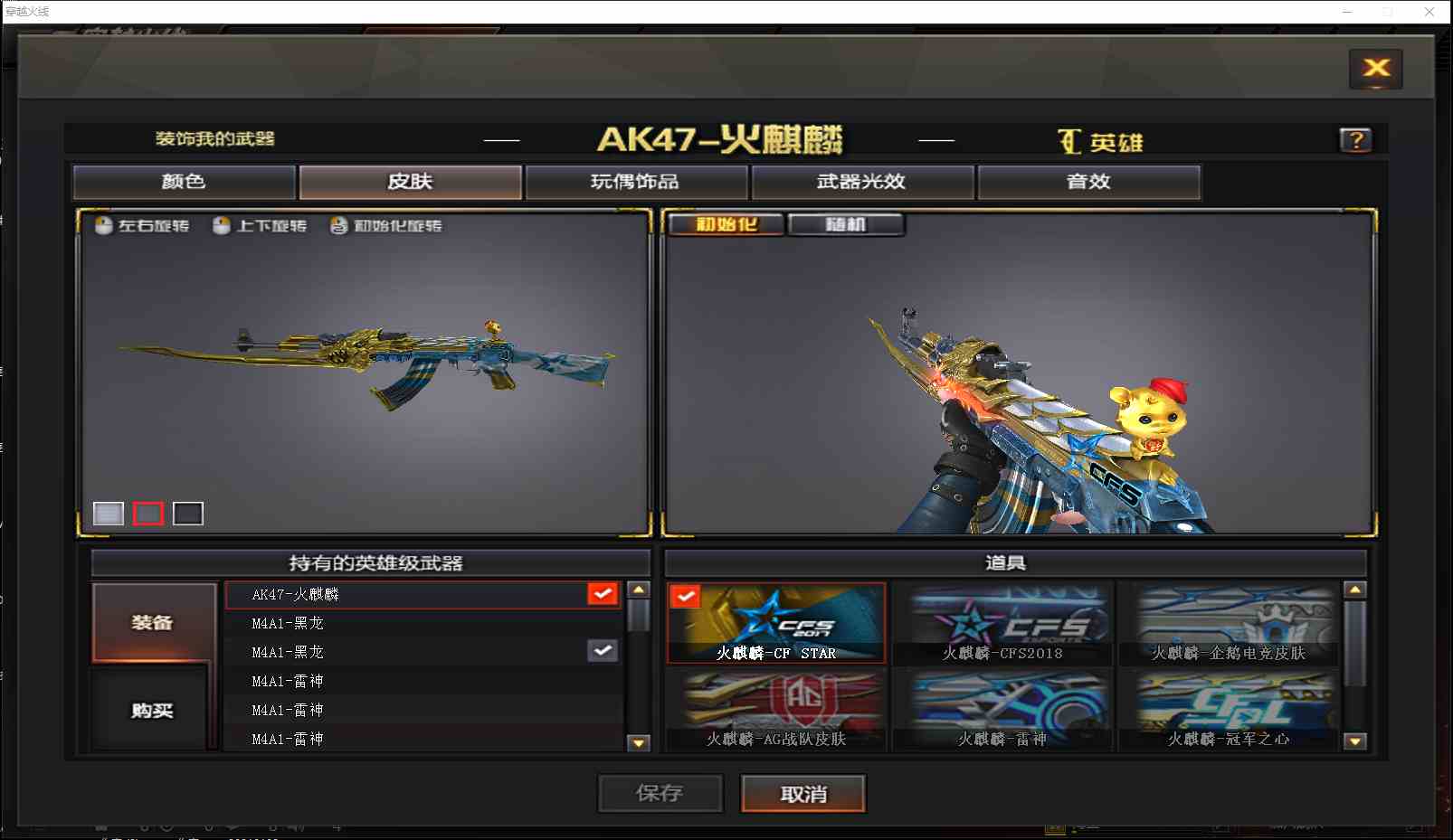Select the 火麒麟-雷神 skin thumbnail
This screenshot has height=840, width=1453.
click(1004, 708)
